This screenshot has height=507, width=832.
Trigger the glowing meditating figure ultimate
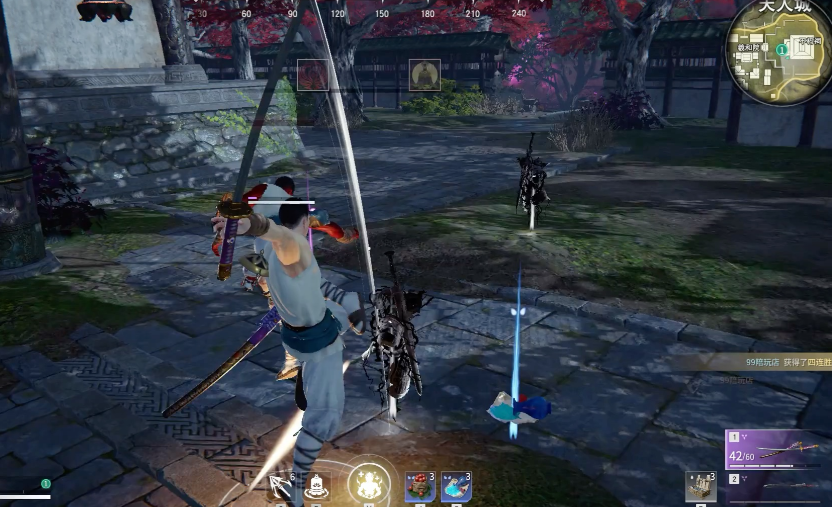368,485
